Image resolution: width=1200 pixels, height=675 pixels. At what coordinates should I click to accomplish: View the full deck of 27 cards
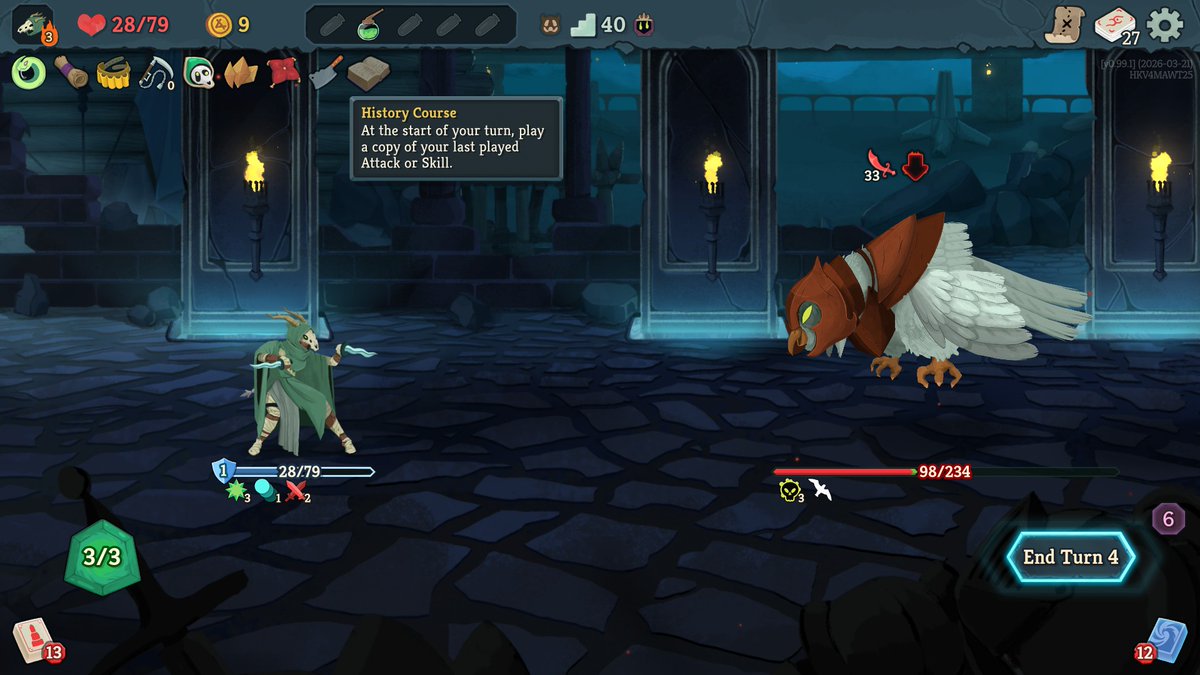tap(1115, 25)
